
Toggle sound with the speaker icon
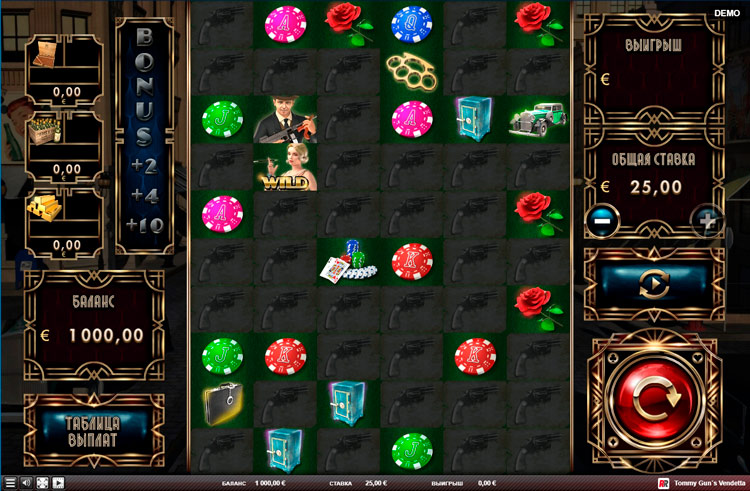tap(26, 483)
